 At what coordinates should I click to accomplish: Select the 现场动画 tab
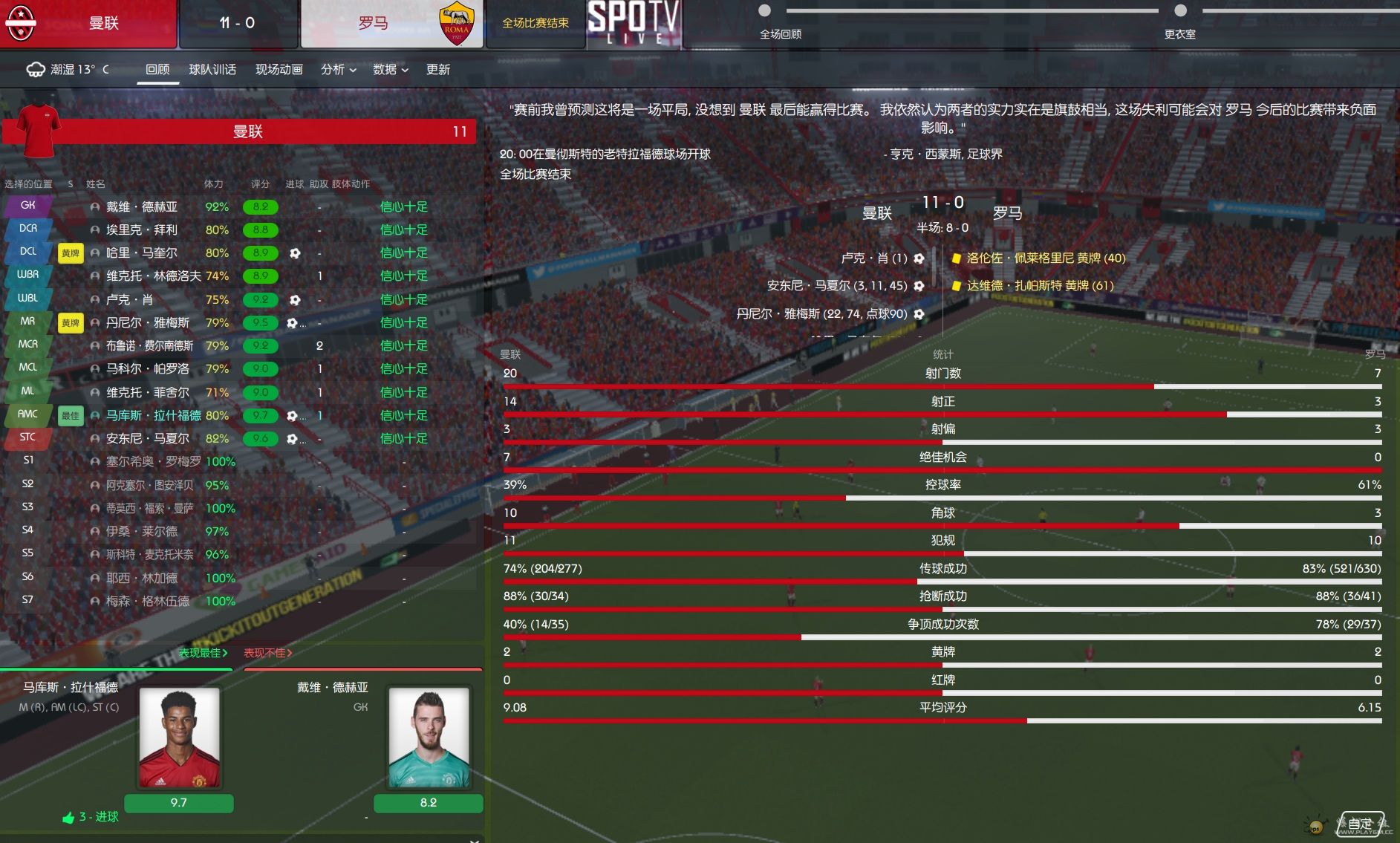279,69
